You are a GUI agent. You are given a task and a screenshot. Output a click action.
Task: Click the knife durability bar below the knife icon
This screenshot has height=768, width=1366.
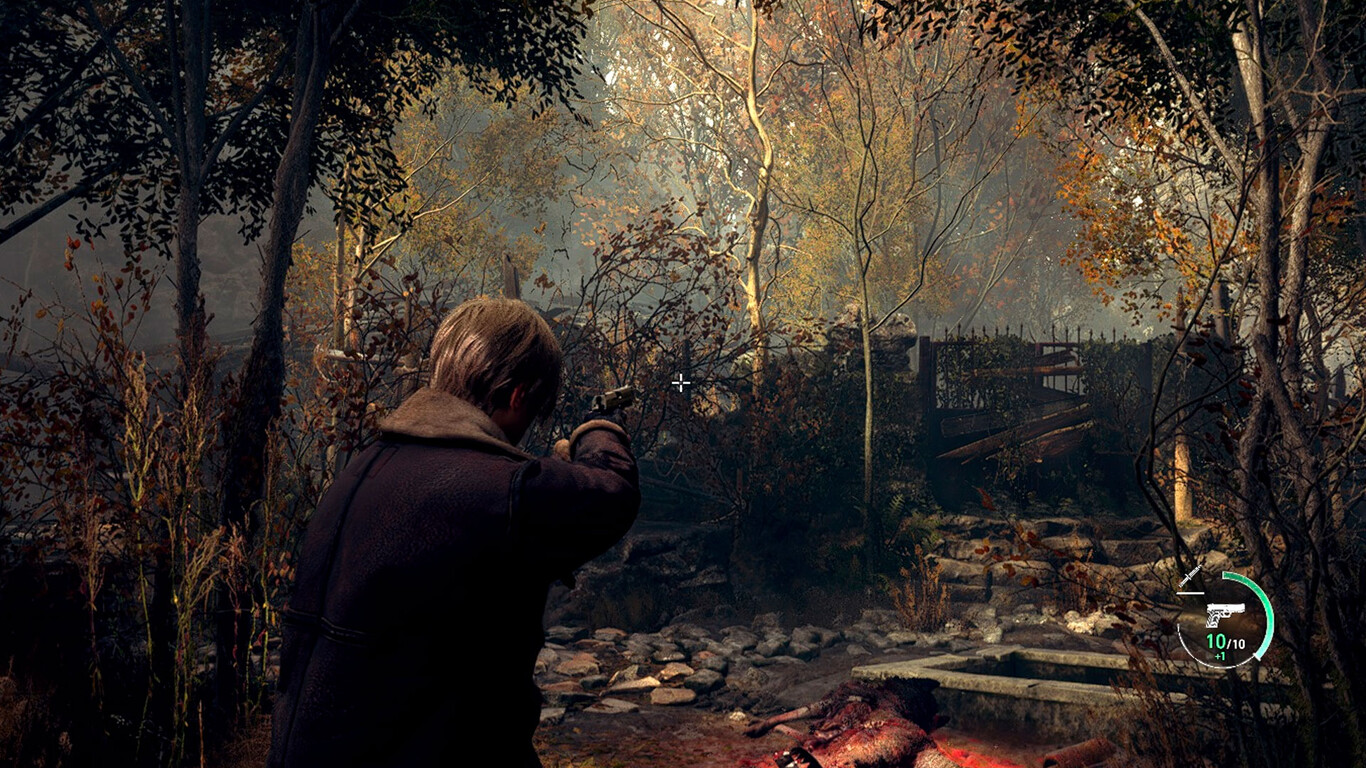pyautogui.click(x=1191, y=592)
